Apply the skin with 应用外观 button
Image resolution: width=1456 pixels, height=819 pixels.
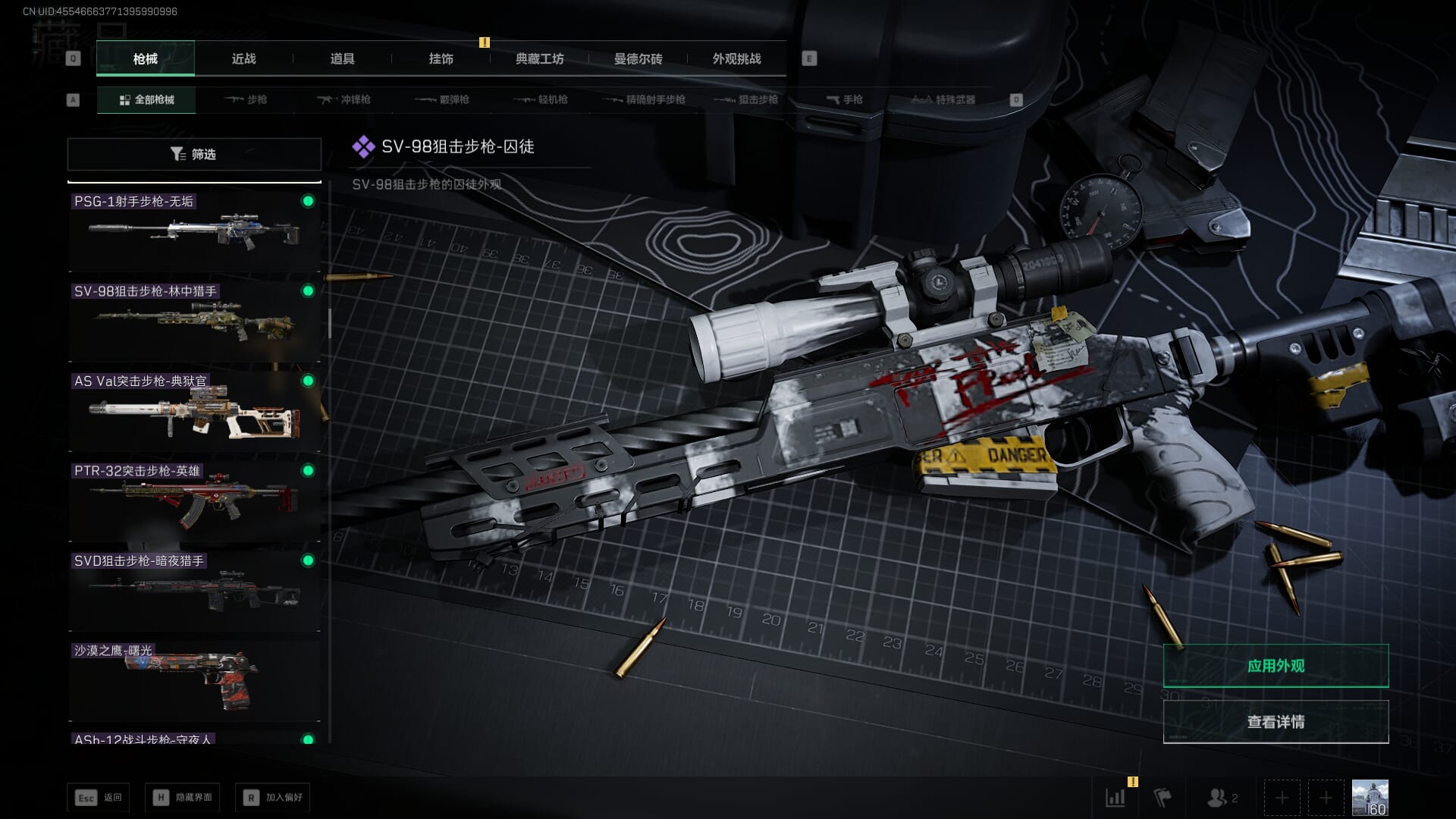point(1276,666)
